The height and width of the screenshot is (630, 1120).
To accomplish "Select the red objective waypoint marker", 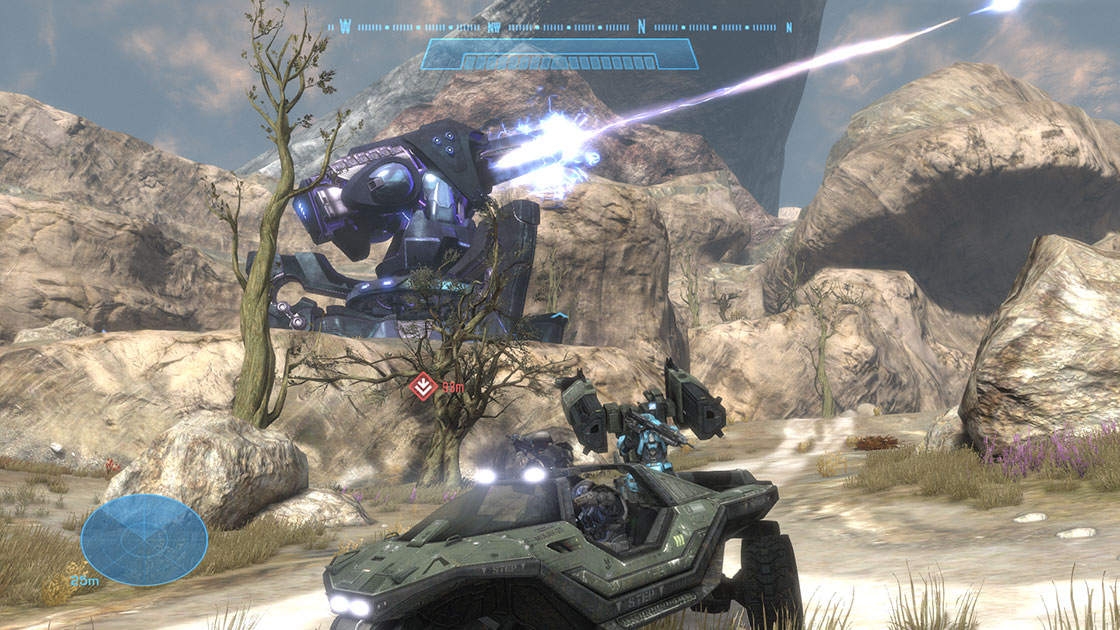I will (423, 384).
